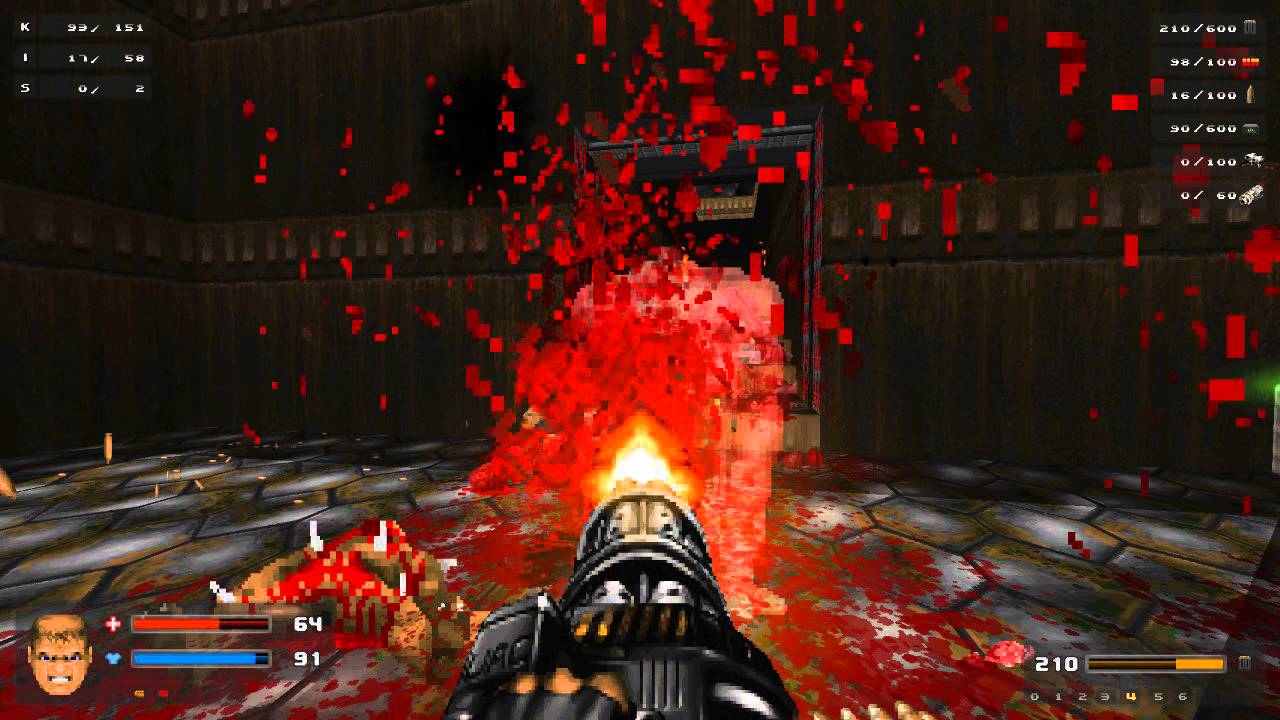Viewport: 1280px width, 720px height.
Task: Click the rocket ammo icon
Action: pos(1250,95)
